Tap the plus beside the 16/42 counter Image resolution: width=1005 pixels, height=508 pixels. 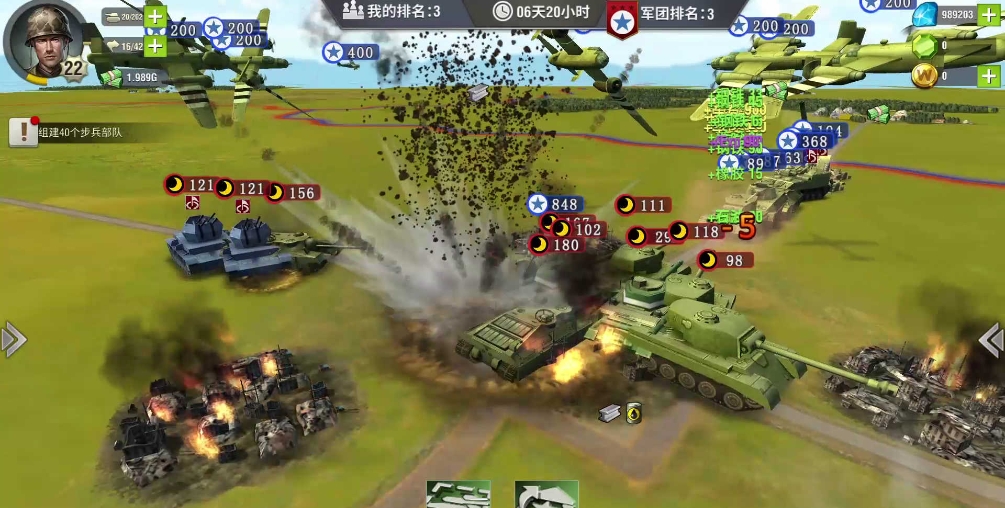155,45
